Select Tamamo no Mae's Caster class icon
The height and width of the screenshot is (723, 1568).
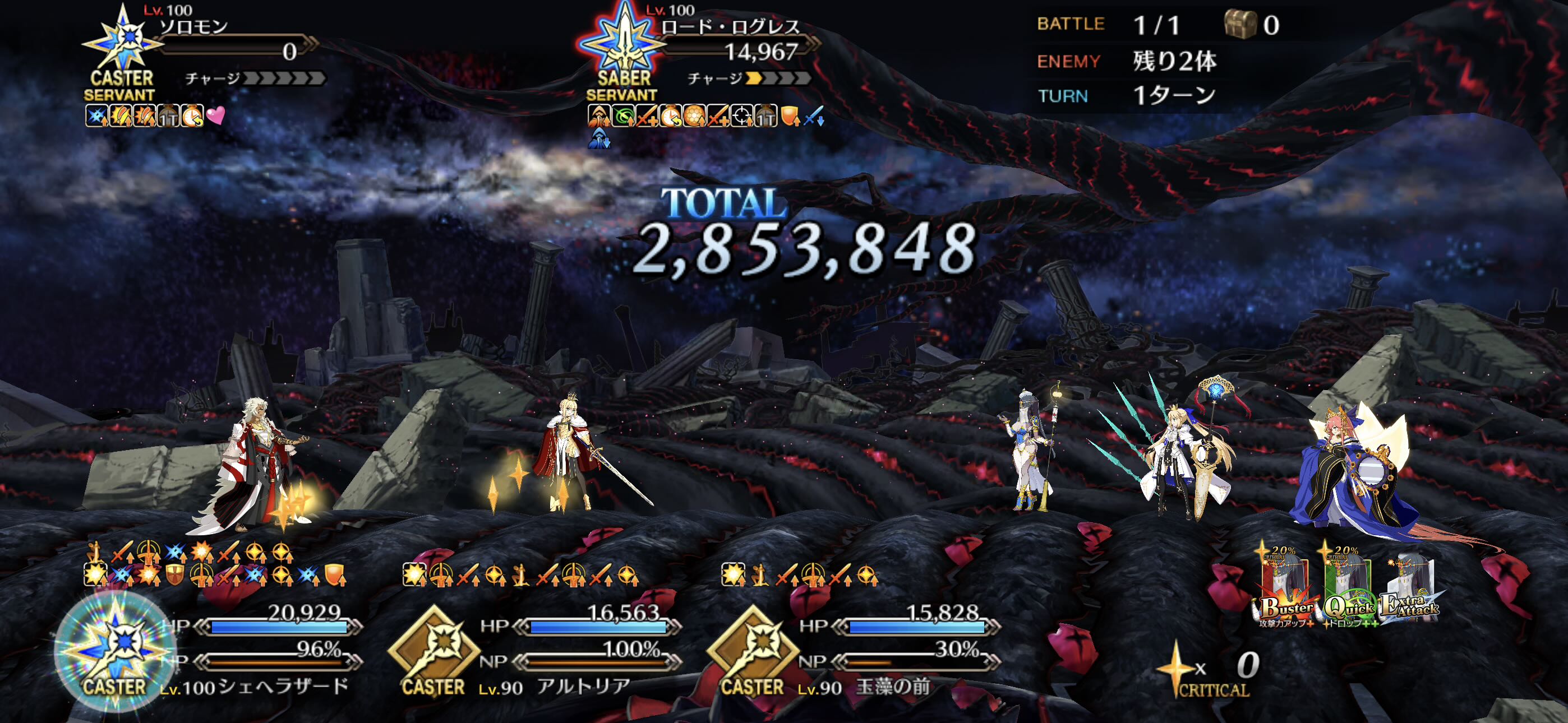753,652
